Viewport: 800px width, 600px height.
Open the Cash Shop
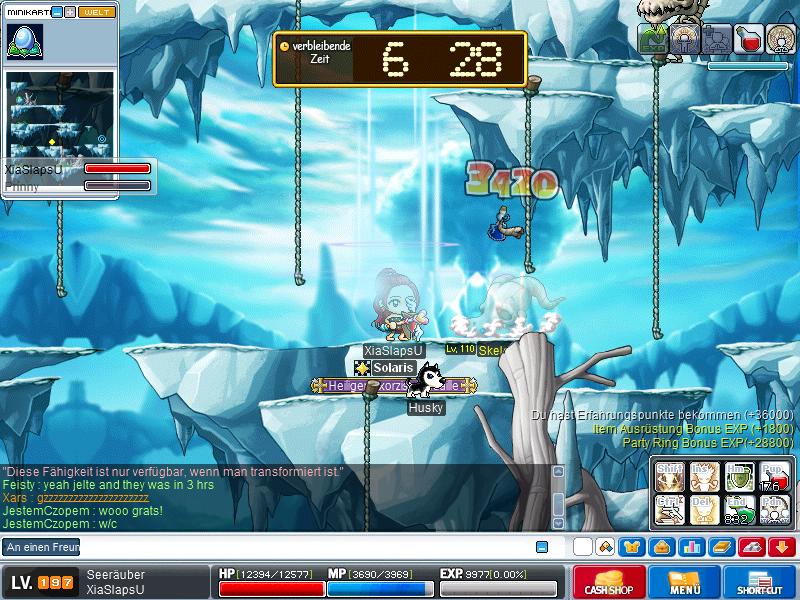(x=609, y=582)
